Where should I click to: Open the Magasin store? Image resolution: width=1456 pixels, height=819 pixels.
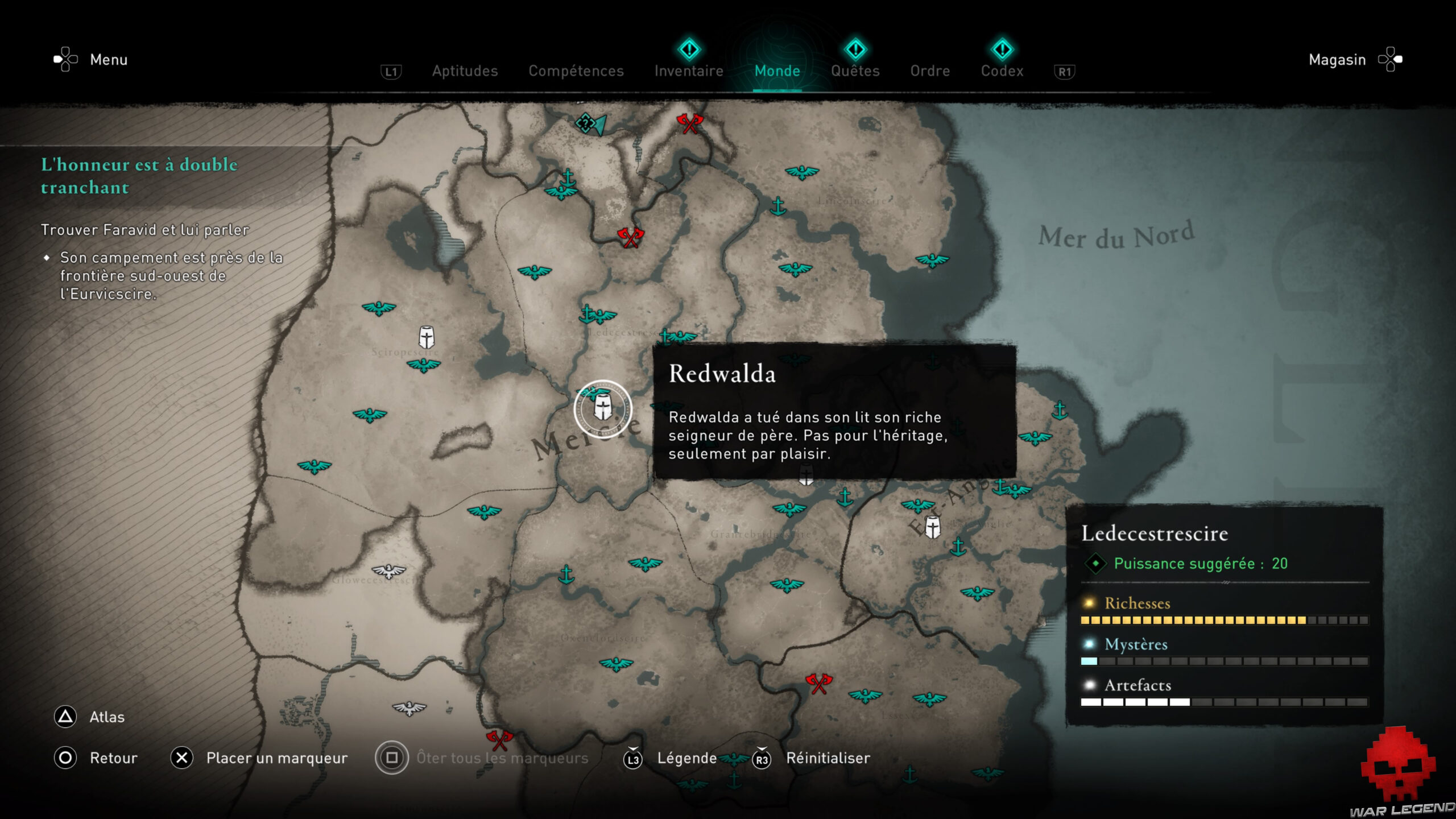pyautogui.click(x=1337, y=60)
